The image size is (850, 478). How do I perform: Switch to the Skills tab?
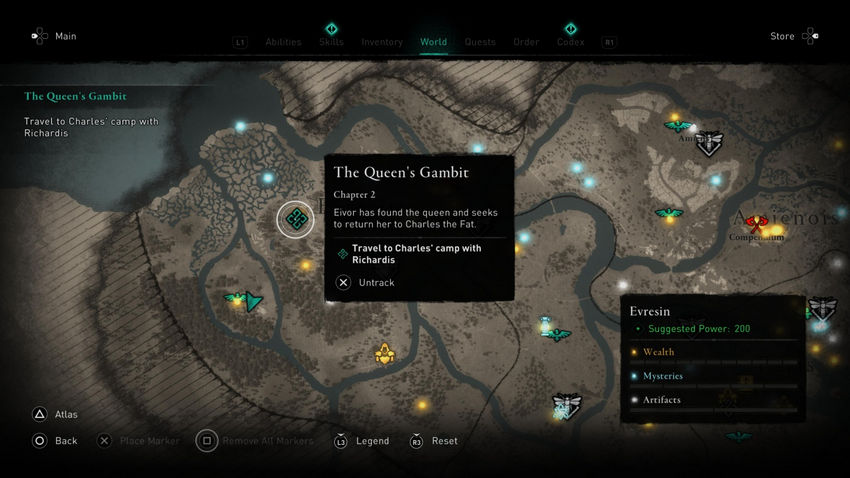(331, 42)
